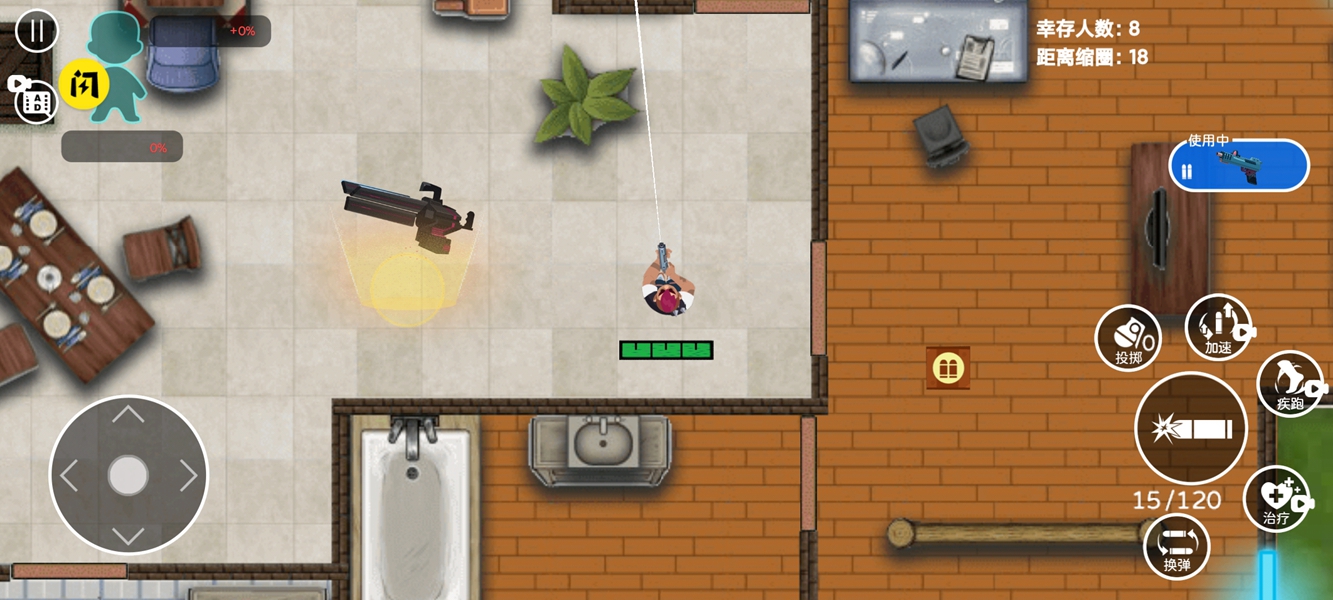Tap the virtual joystick's up arrow

pos(128,415)
